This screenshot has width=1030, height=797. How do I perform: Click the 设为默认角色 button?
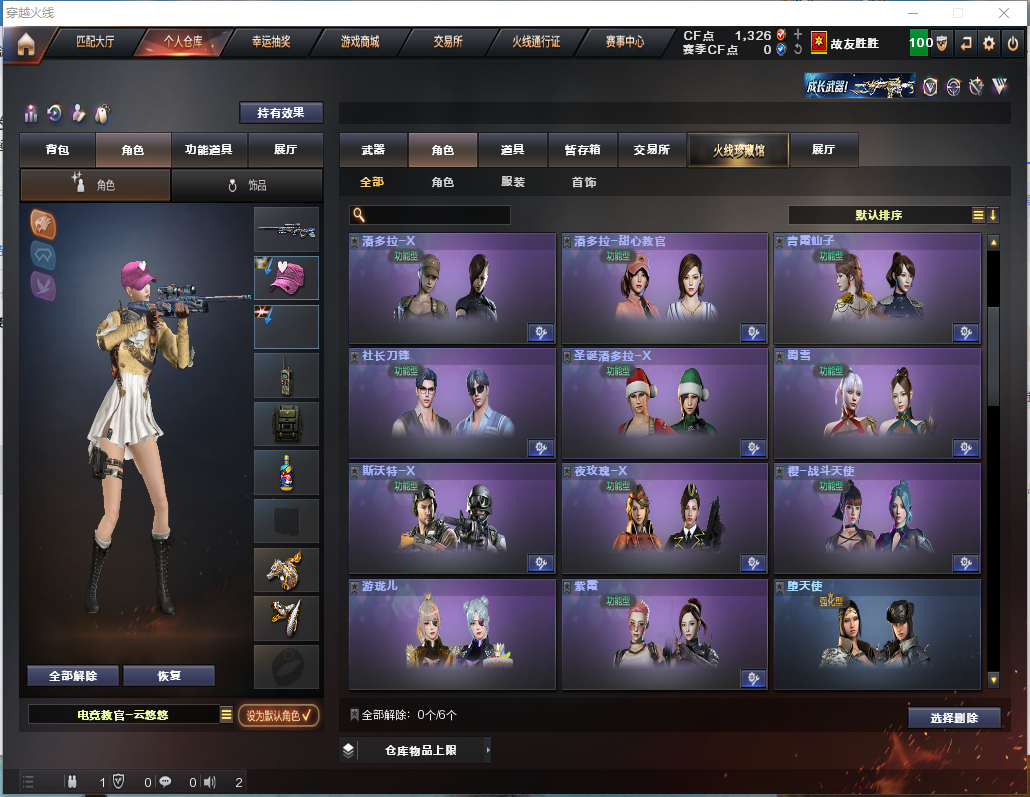(279, 715)
